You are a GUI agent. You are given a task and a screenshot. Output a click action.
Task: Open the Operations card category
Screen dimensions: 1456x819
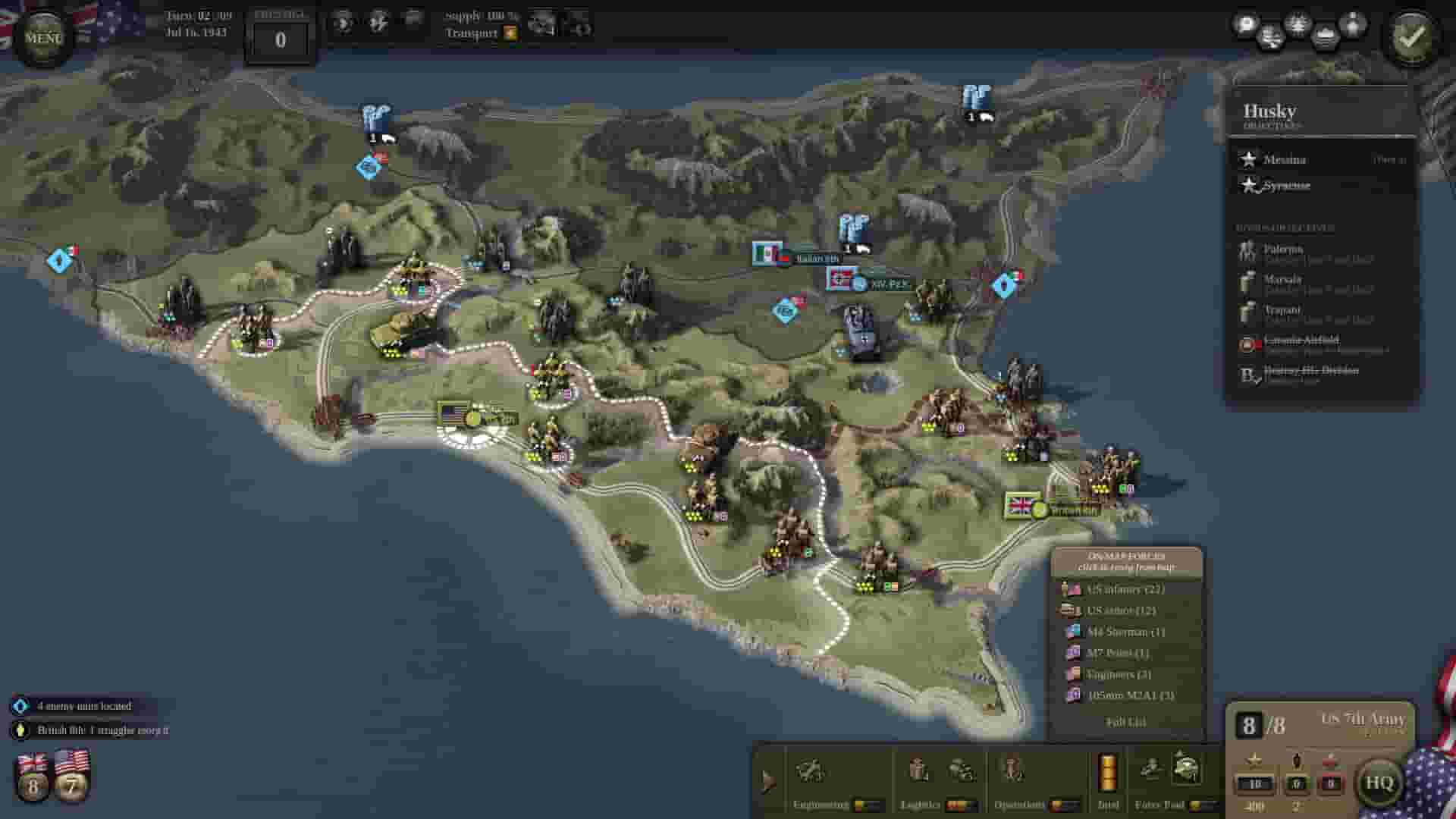1014,773
